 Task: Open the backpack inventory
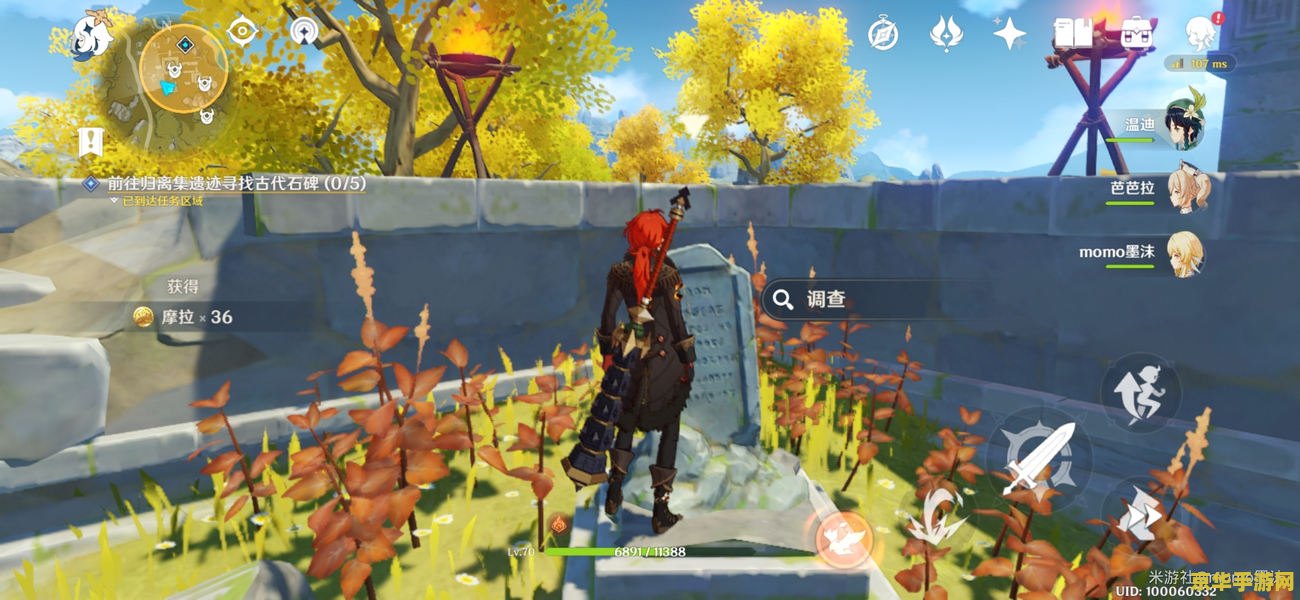click(1136, 33)
